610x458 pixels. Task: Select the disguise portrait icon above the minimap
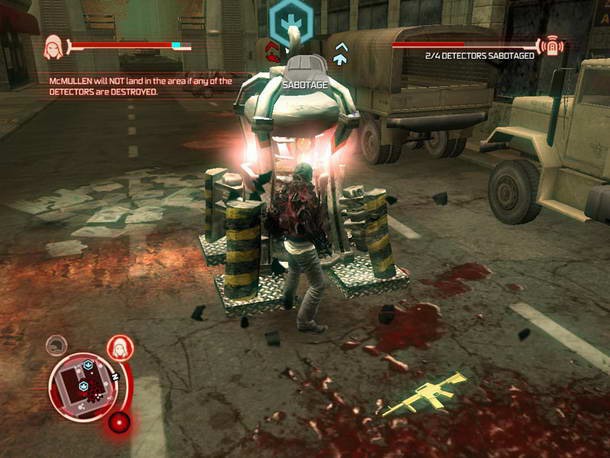point(118,349)
